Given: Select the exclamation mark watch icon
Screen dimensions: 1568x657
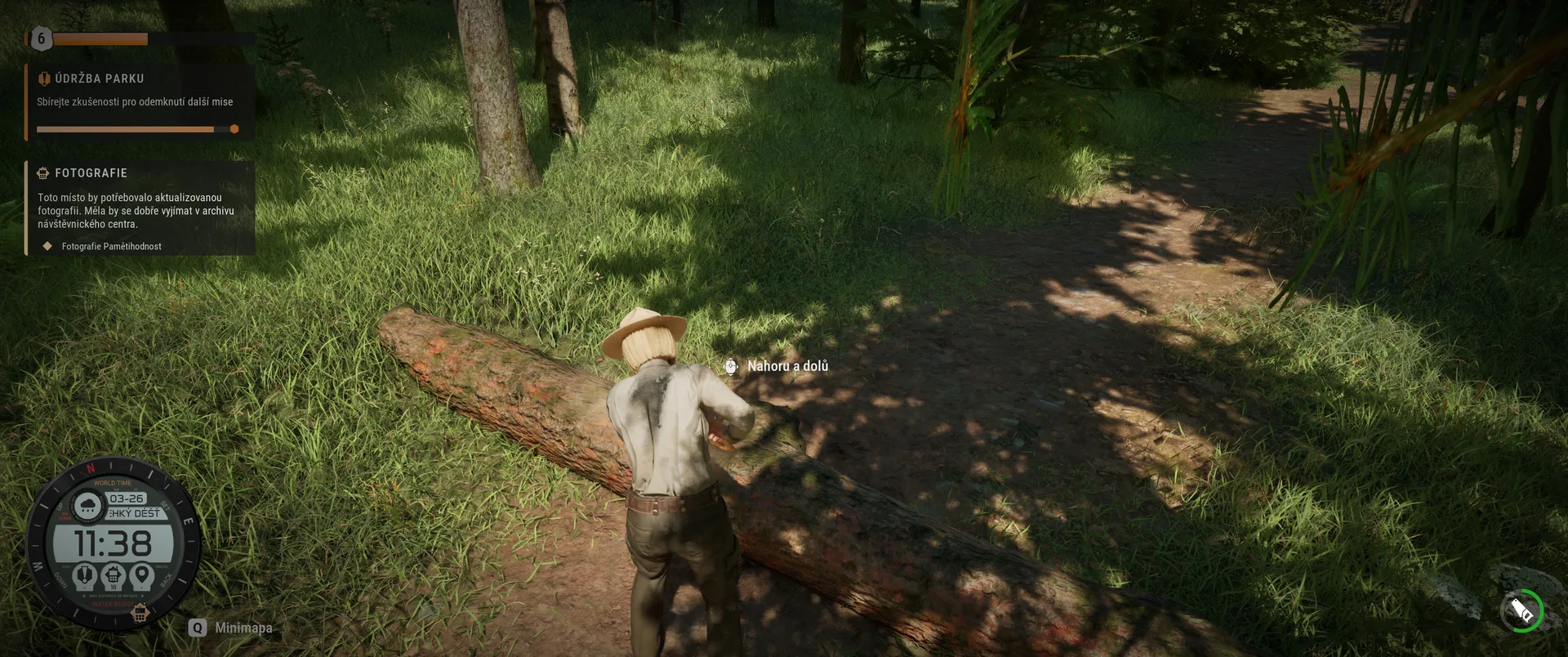Looking at the screenshot, I should [x=85, y=575].
